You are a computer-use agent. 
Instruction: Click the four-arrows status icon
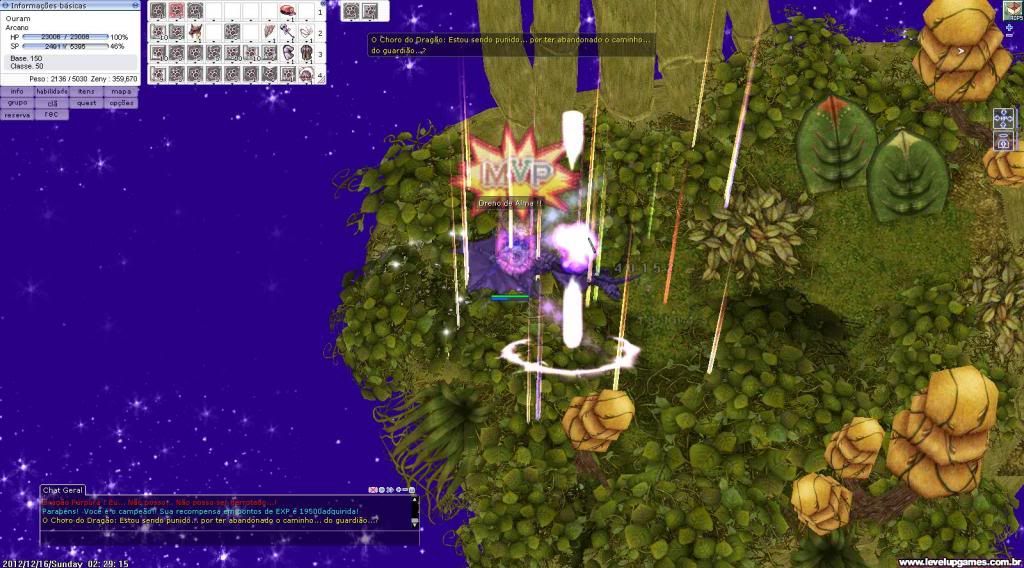tap(1003, 118)
